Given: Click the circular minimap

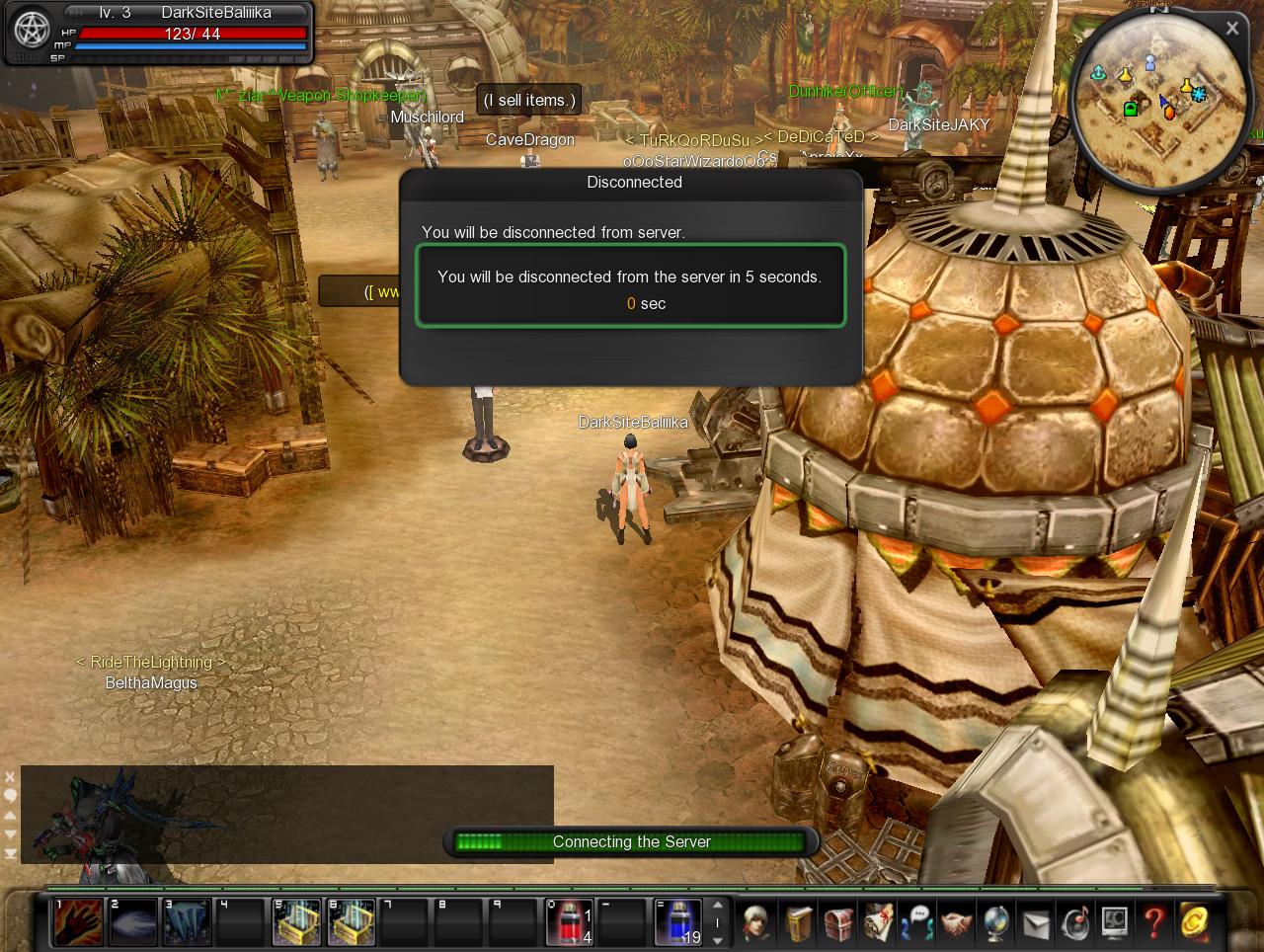Looking at the screenshot, I should tap(1155, 106).
